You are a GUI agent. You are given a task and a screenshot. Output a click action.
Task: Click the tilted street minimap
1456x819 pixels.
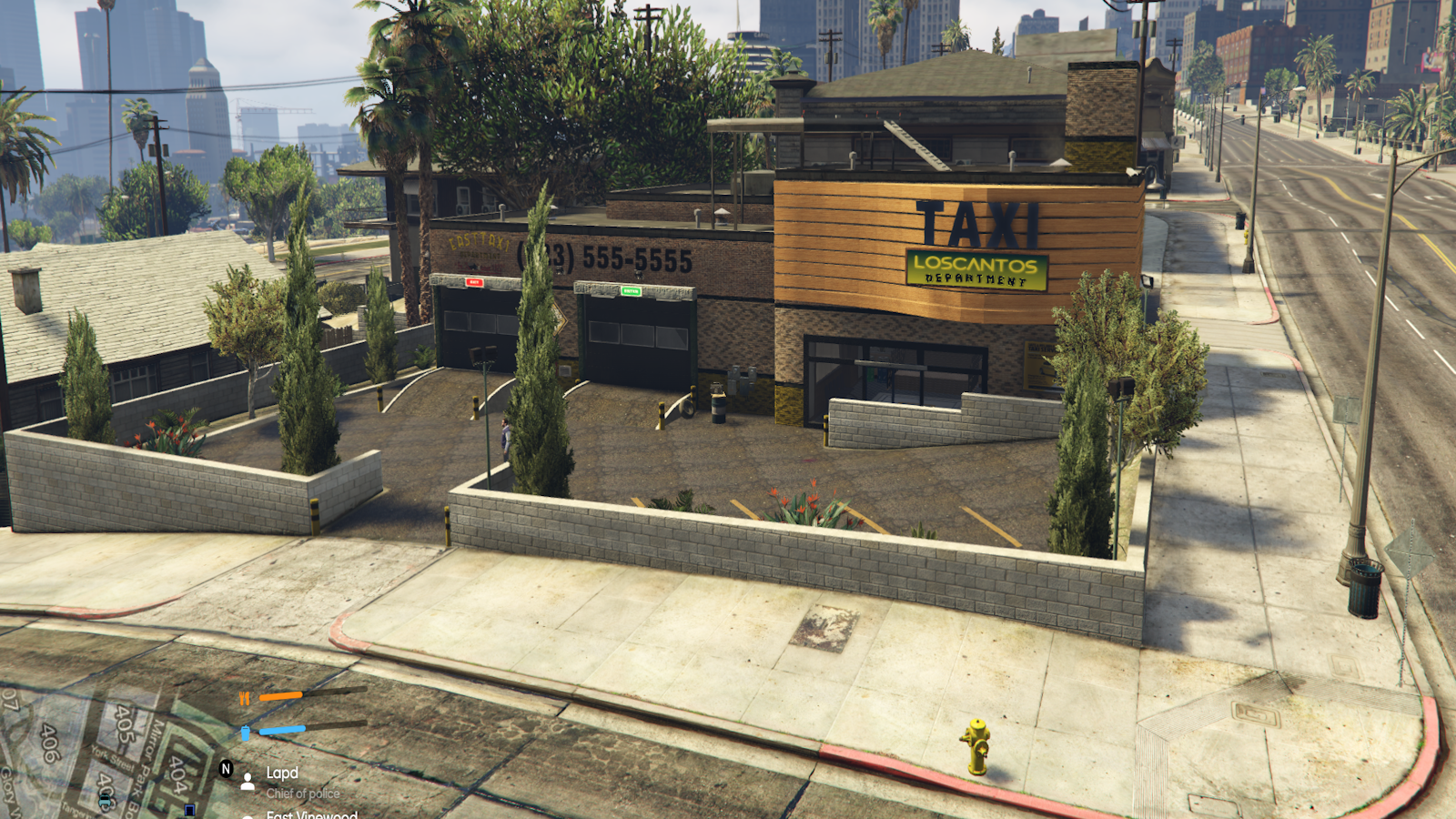(x=100, y=755)
